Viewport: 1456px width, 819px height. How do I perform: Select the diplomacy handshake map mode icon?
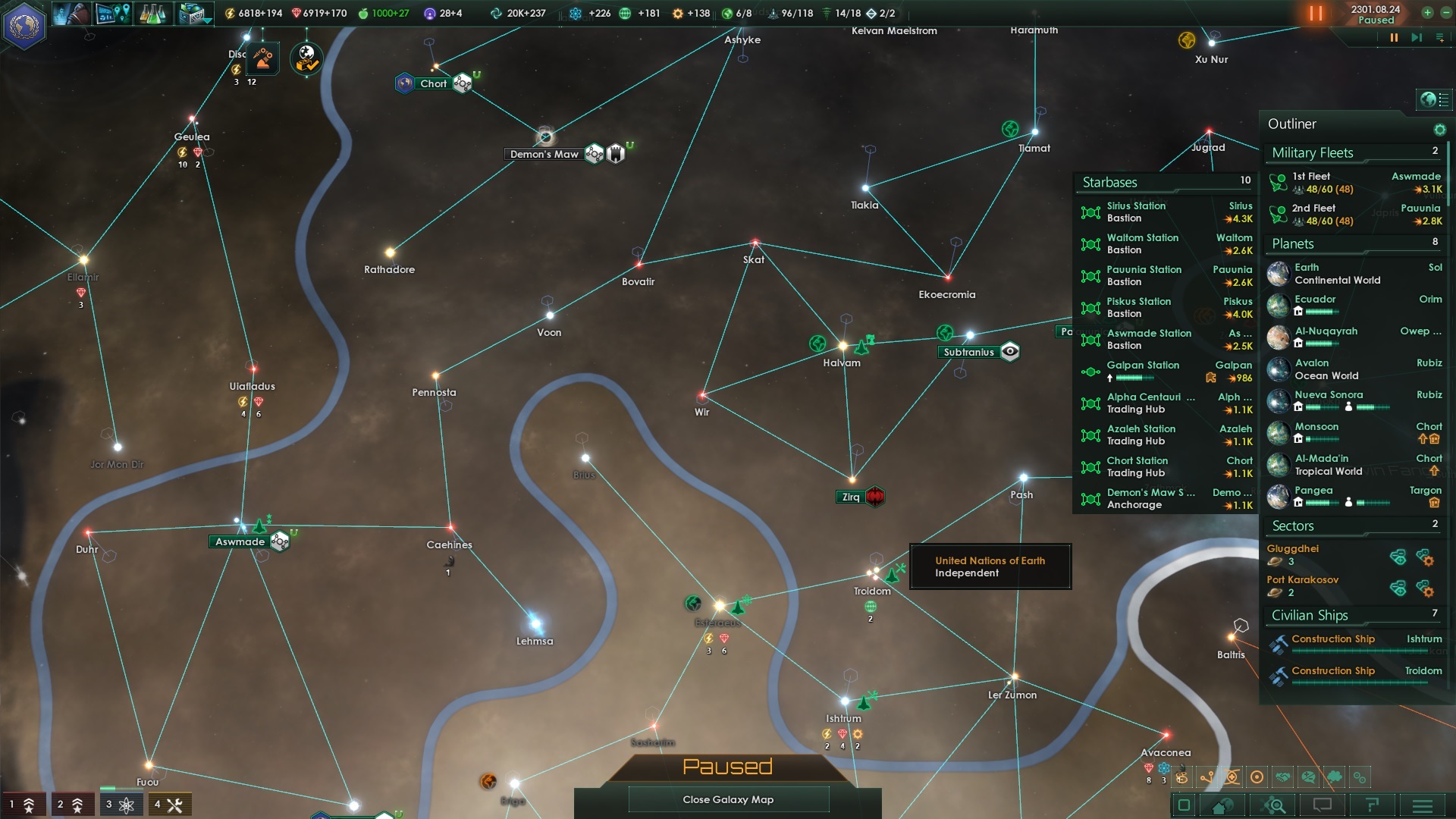(1282, 777)
